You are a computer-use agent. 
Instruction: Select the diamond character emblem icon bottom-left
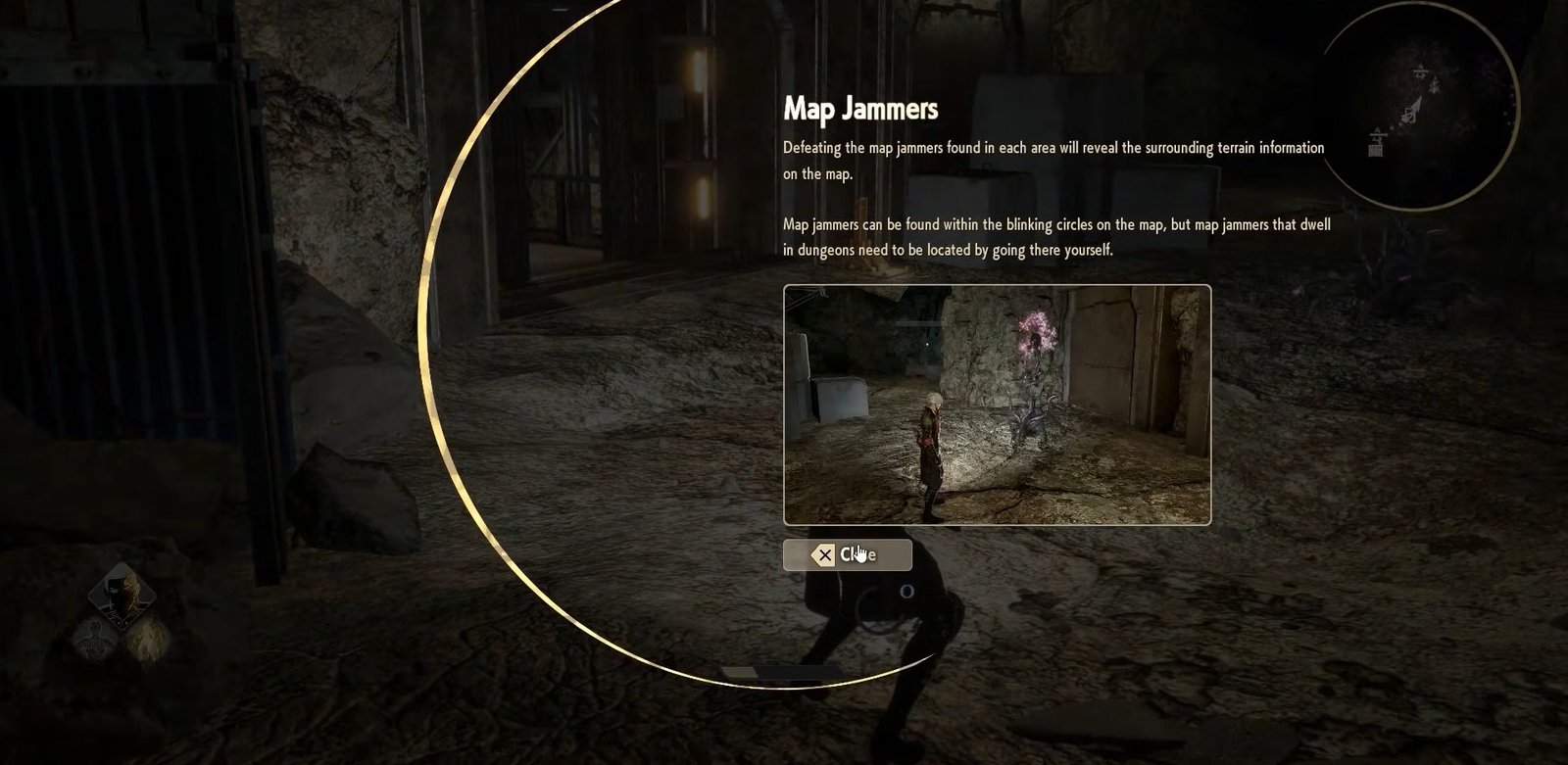click(122, 595)
